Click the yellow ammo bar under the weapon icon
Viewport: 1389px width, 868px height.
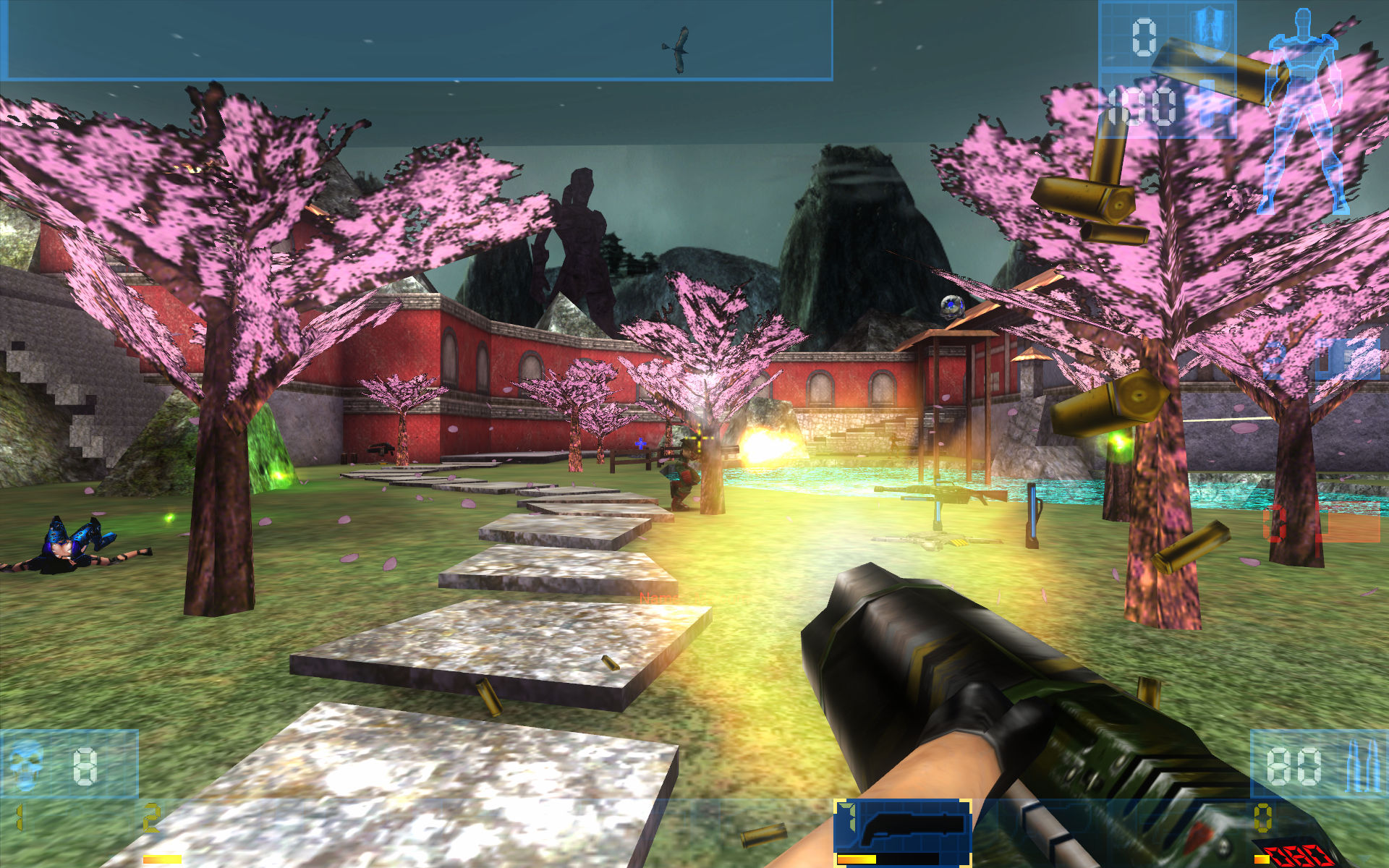(x=857, y=859)
